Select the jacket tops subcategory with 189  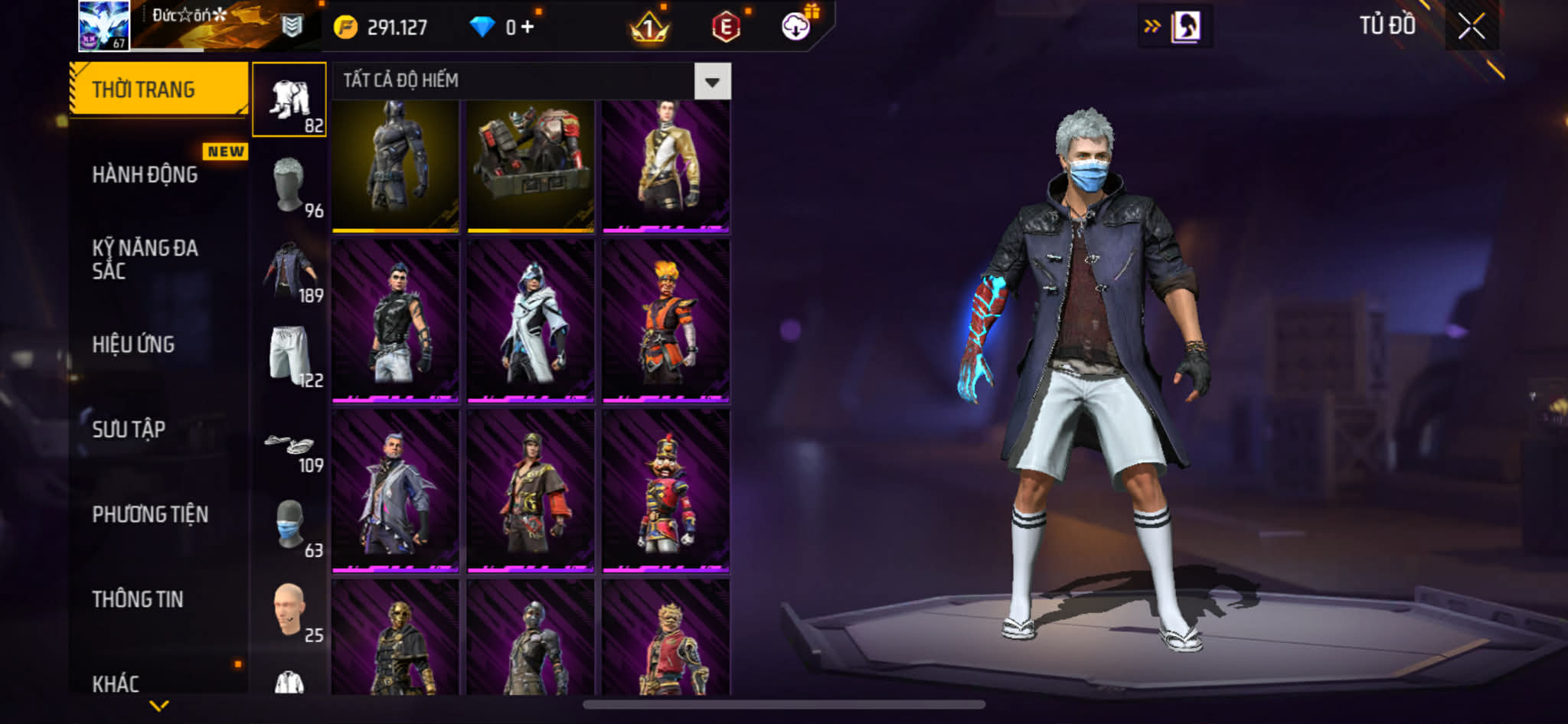(289, 271)
